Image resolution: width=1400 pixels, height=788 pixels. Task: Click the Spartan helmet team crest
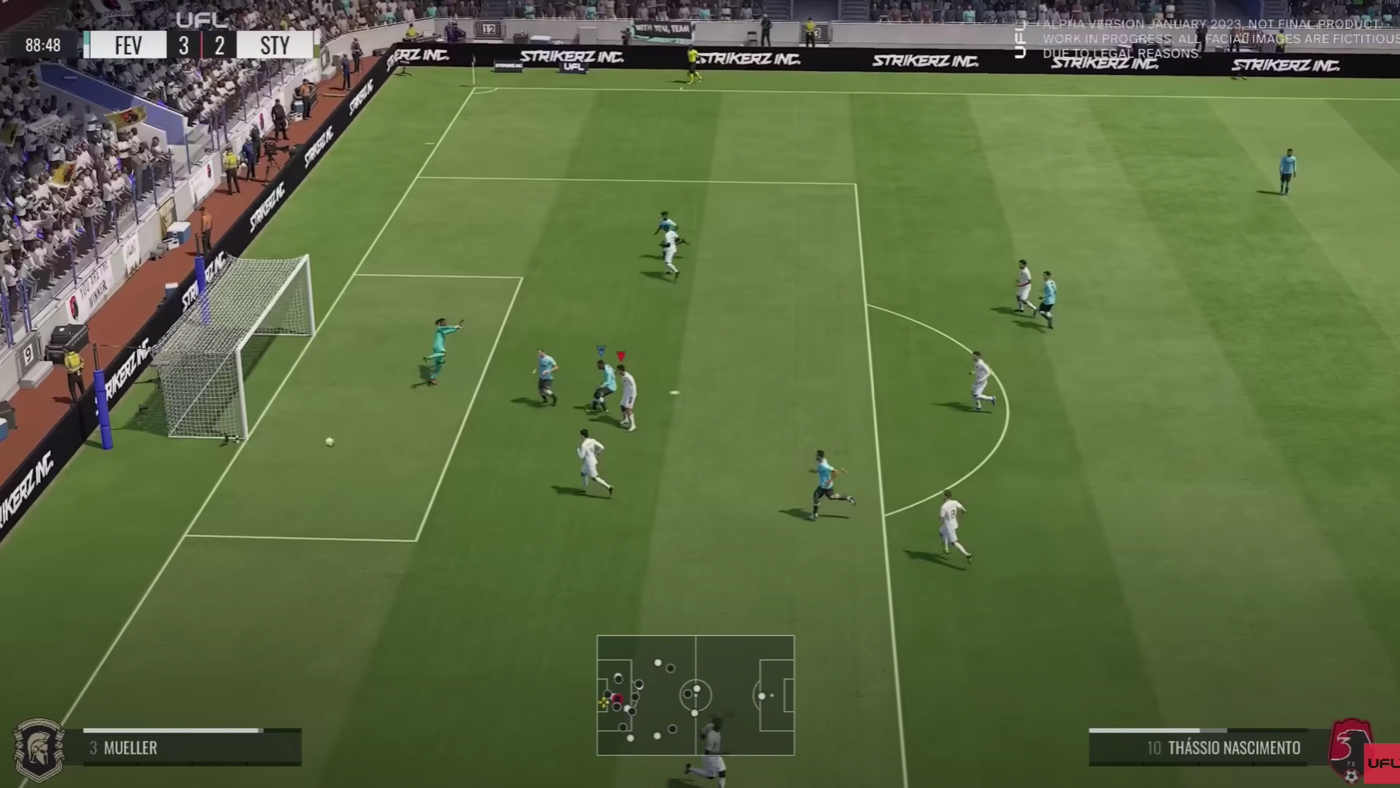point(38,749)
